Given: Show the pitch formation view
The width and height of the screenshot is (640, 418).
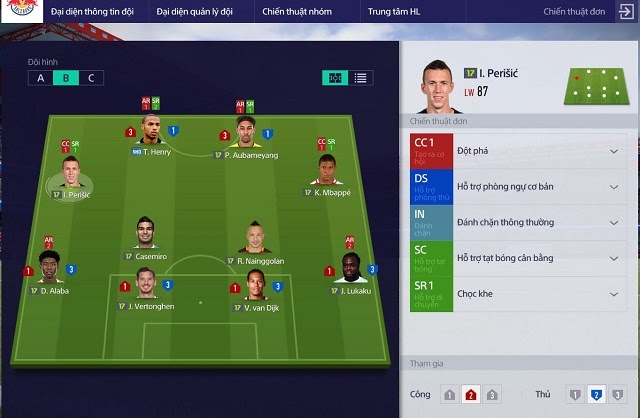Looking at the screenshot, I should click(334, 78).
